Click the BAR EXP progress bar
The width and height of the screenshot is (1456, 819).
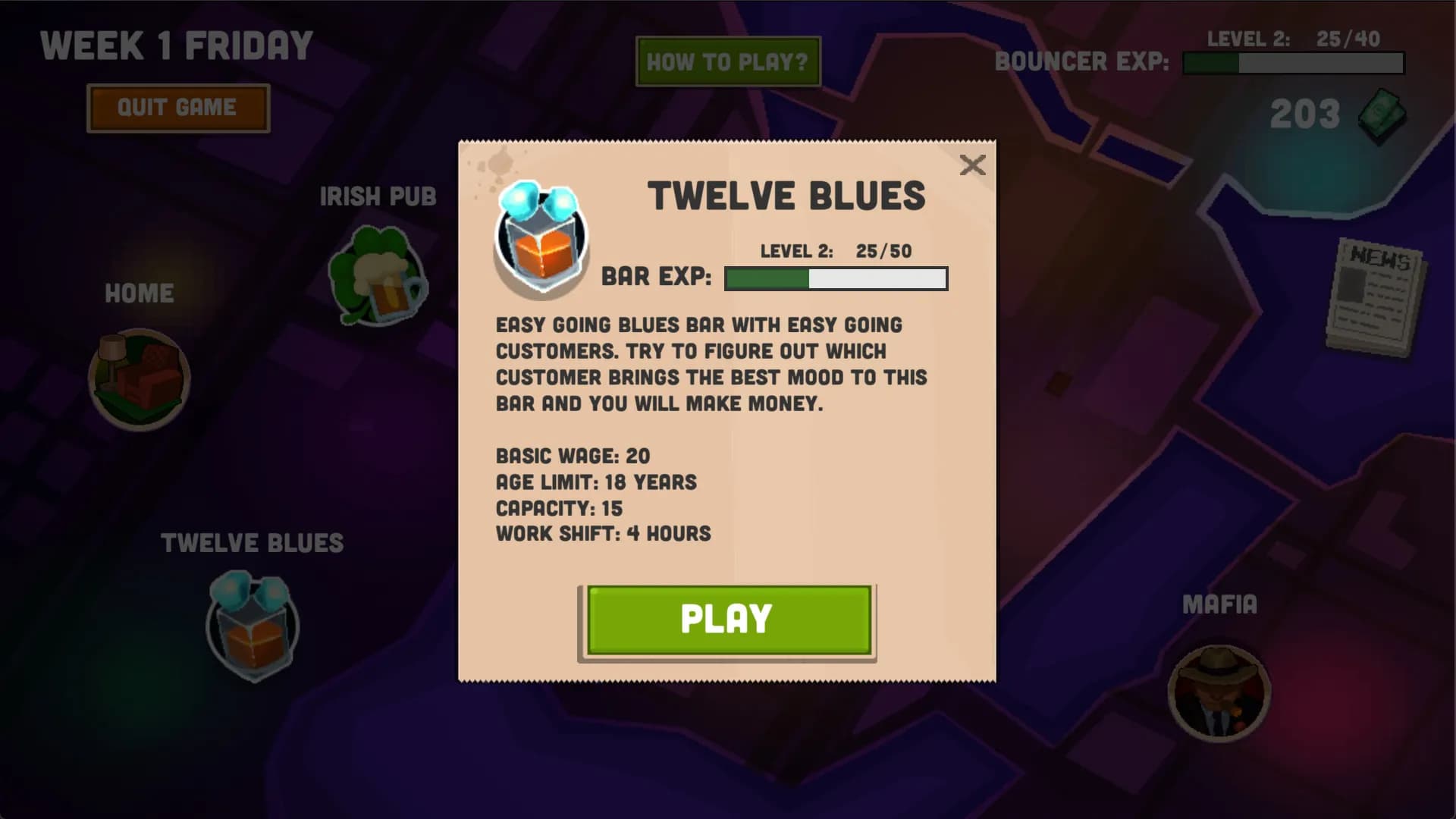[x=836, y=278]
